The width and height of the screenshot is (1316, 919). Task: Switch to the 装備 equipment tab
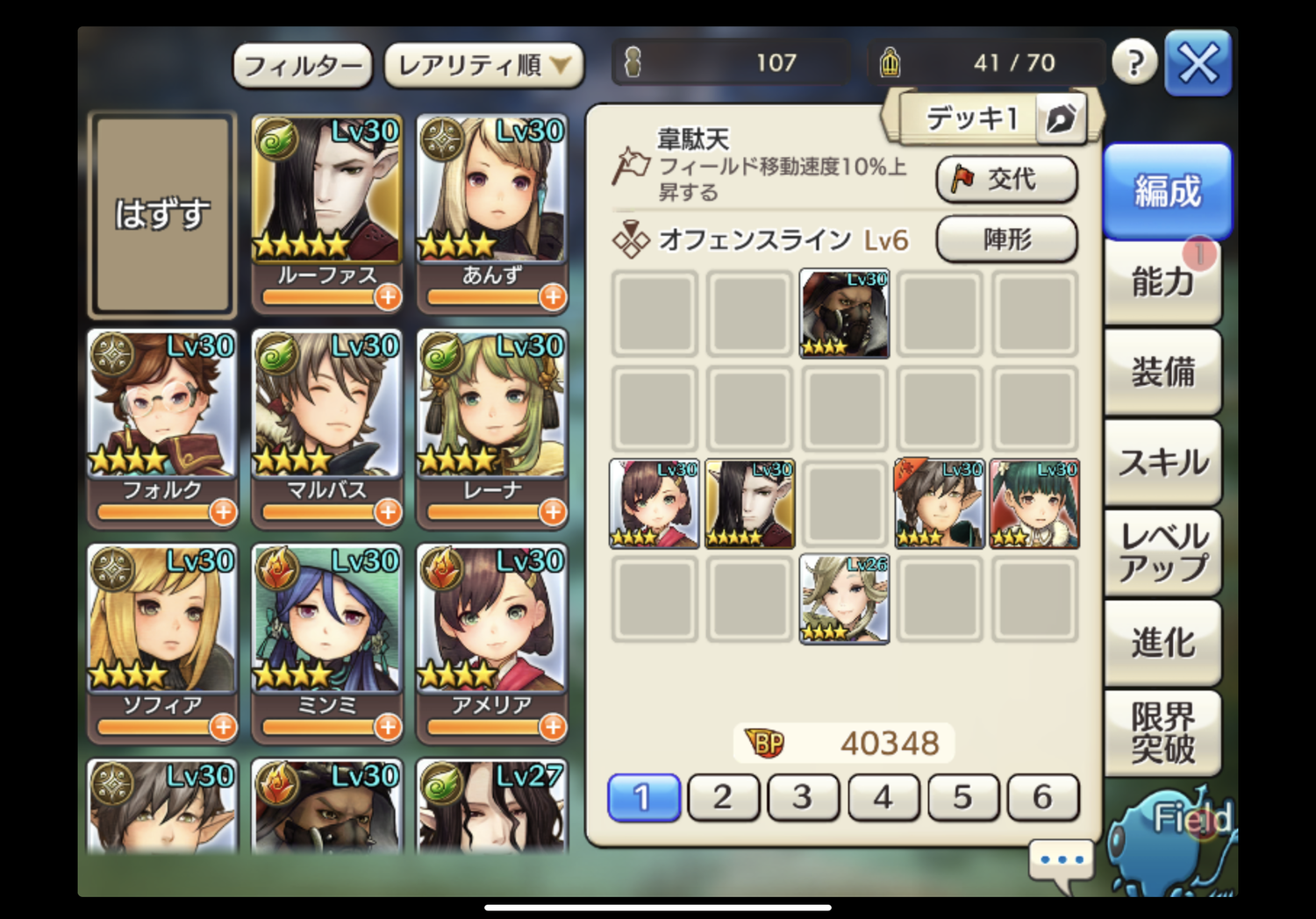click(x=1162, y=373)
